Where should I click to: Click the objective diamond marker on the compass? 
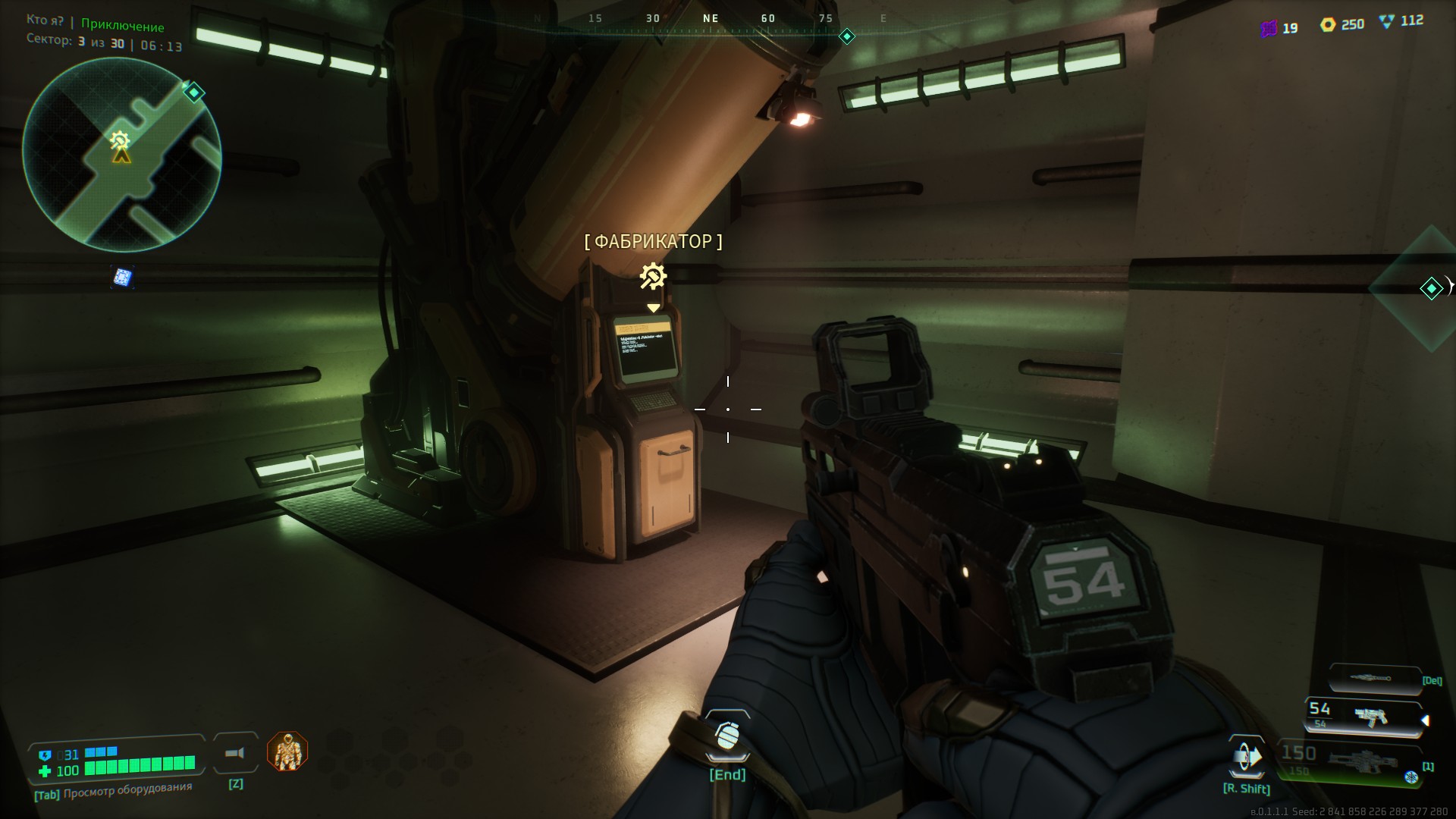coord(847,36)
